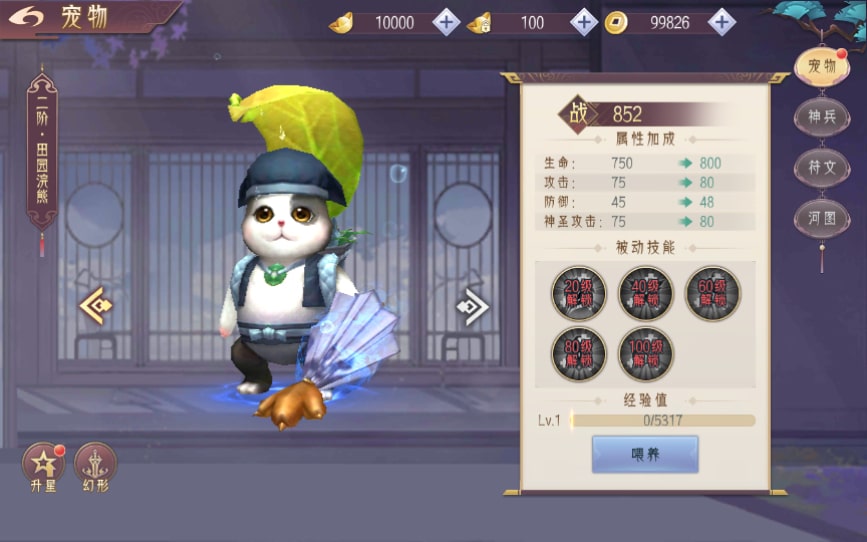Add more gold ingots with plus button

(446, 22)
